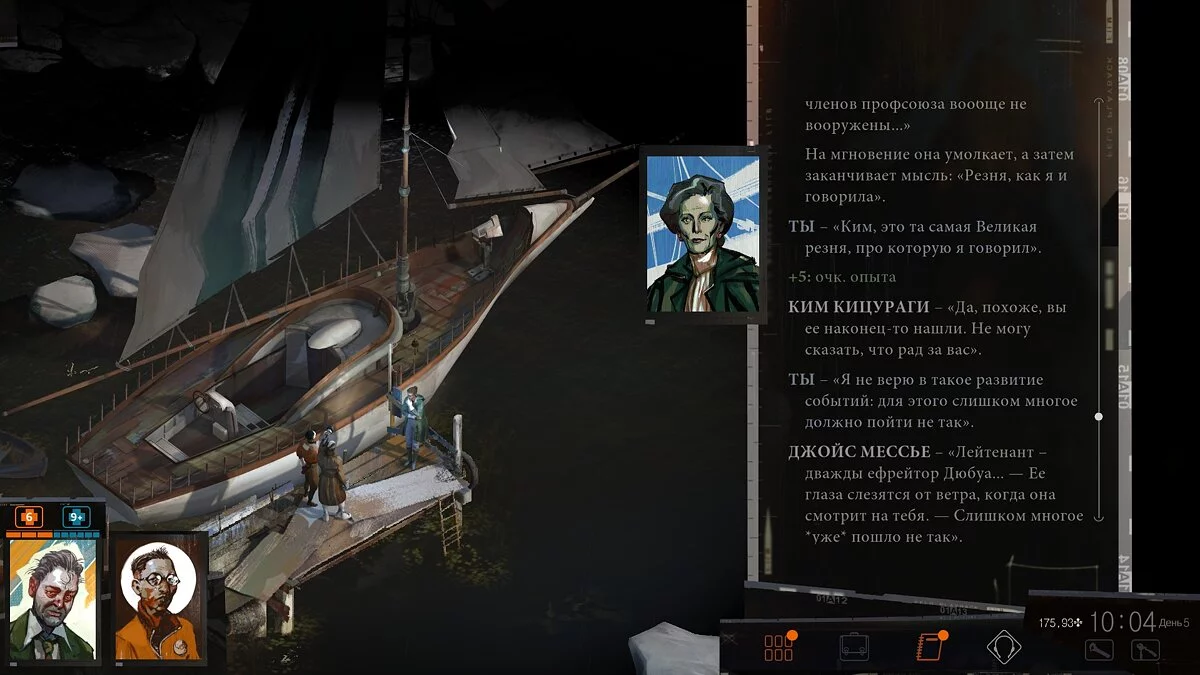Use the blue morale healing button

[x=76, y=517]
